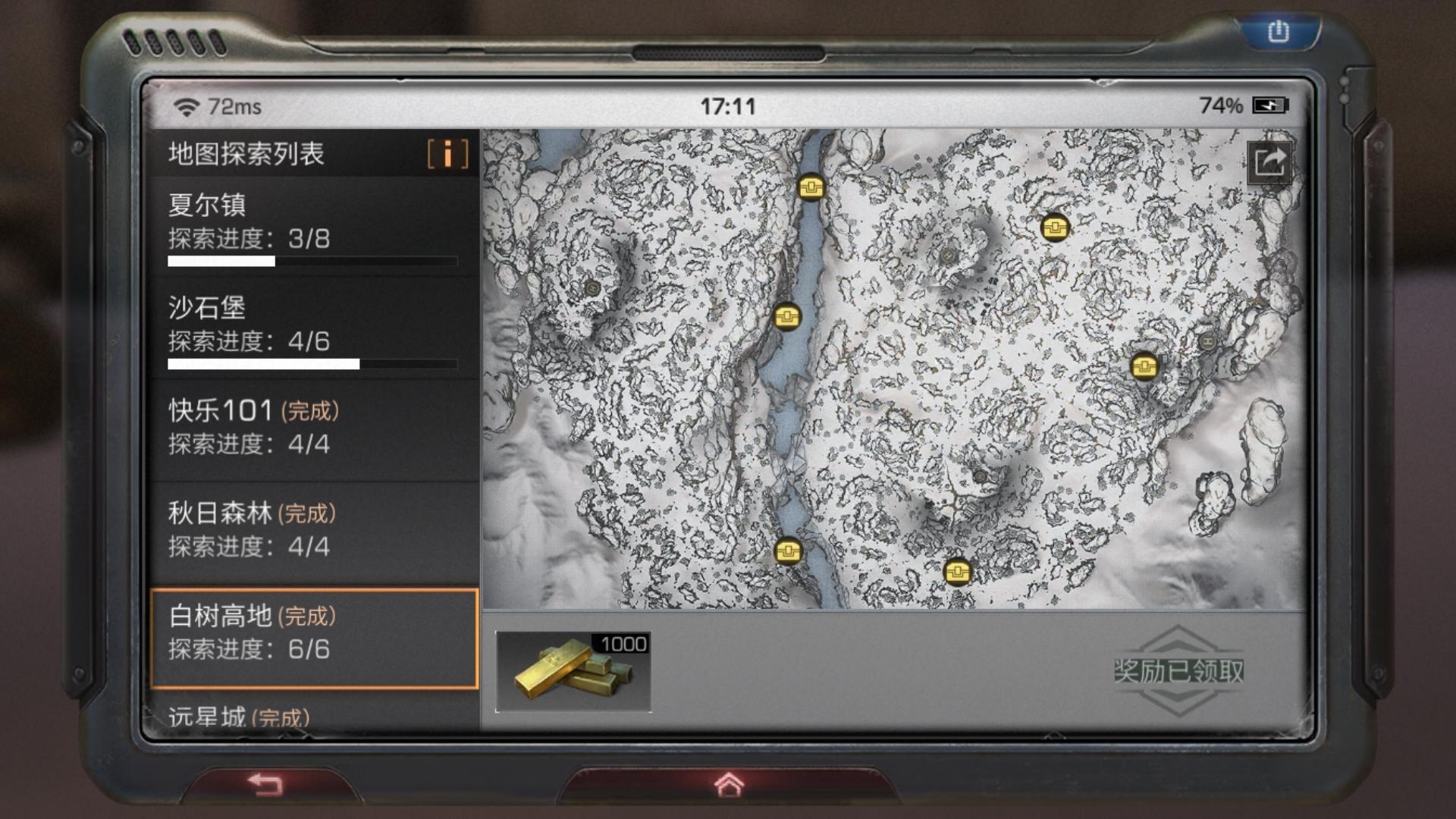Go to home with the house button
The width and height of the screenshot is (1456, 819).
pos(728,785)
